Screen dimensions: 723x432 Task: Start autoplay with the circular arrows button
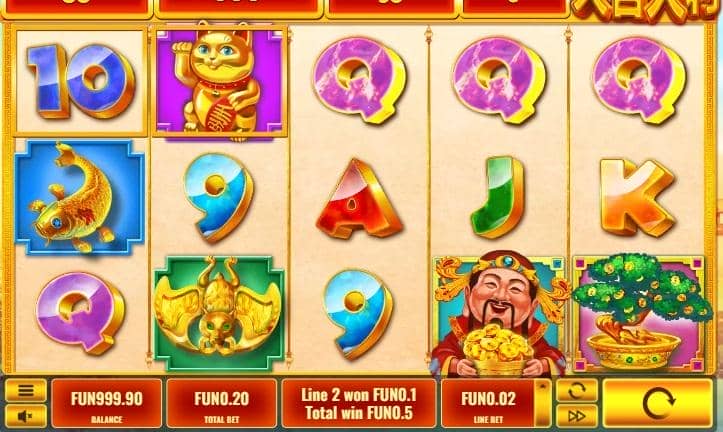pos(576,391)
